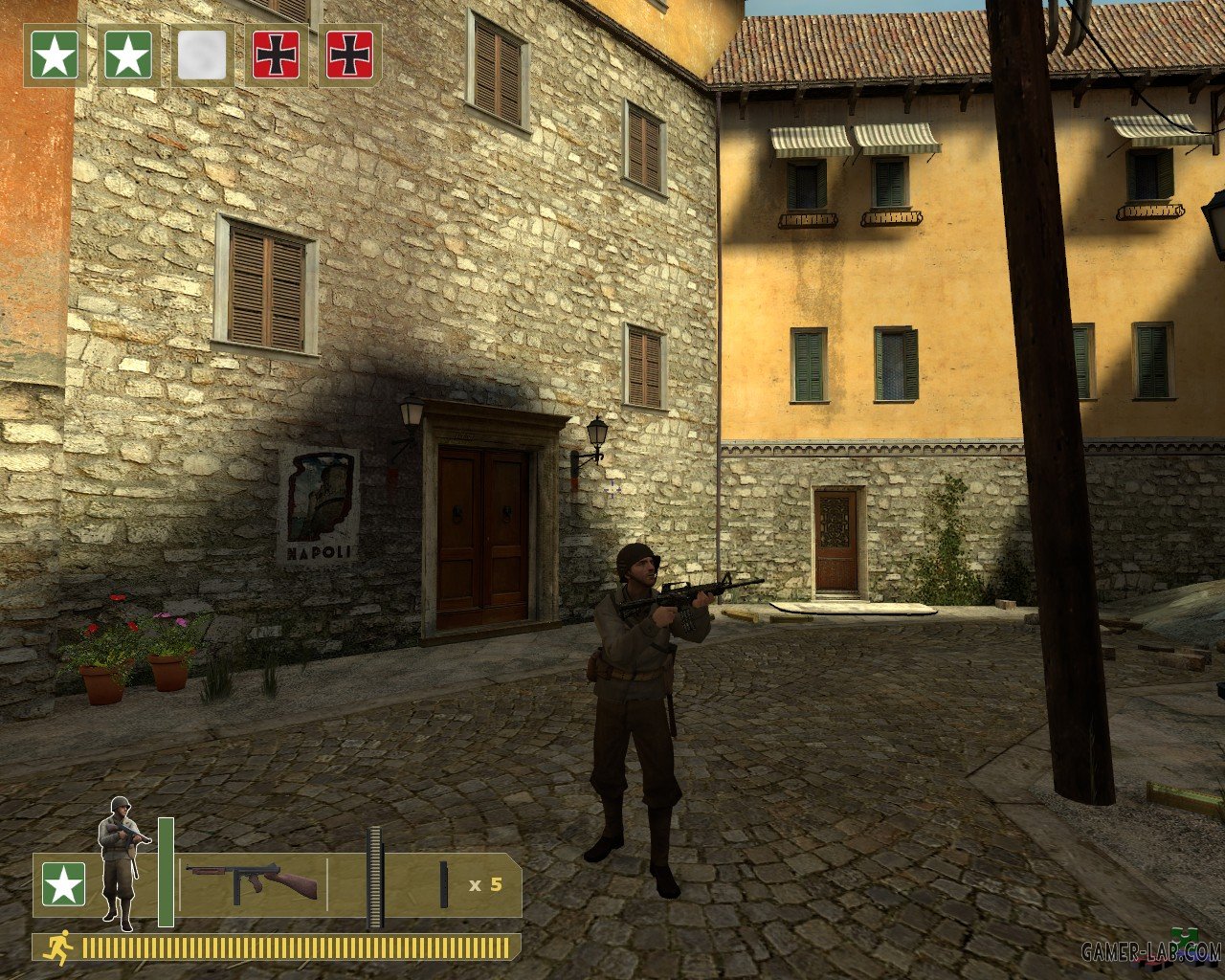Select the neutral white capture point flag
The height and width of the screenshot is (980, 1225).
[x=202, y=56]
